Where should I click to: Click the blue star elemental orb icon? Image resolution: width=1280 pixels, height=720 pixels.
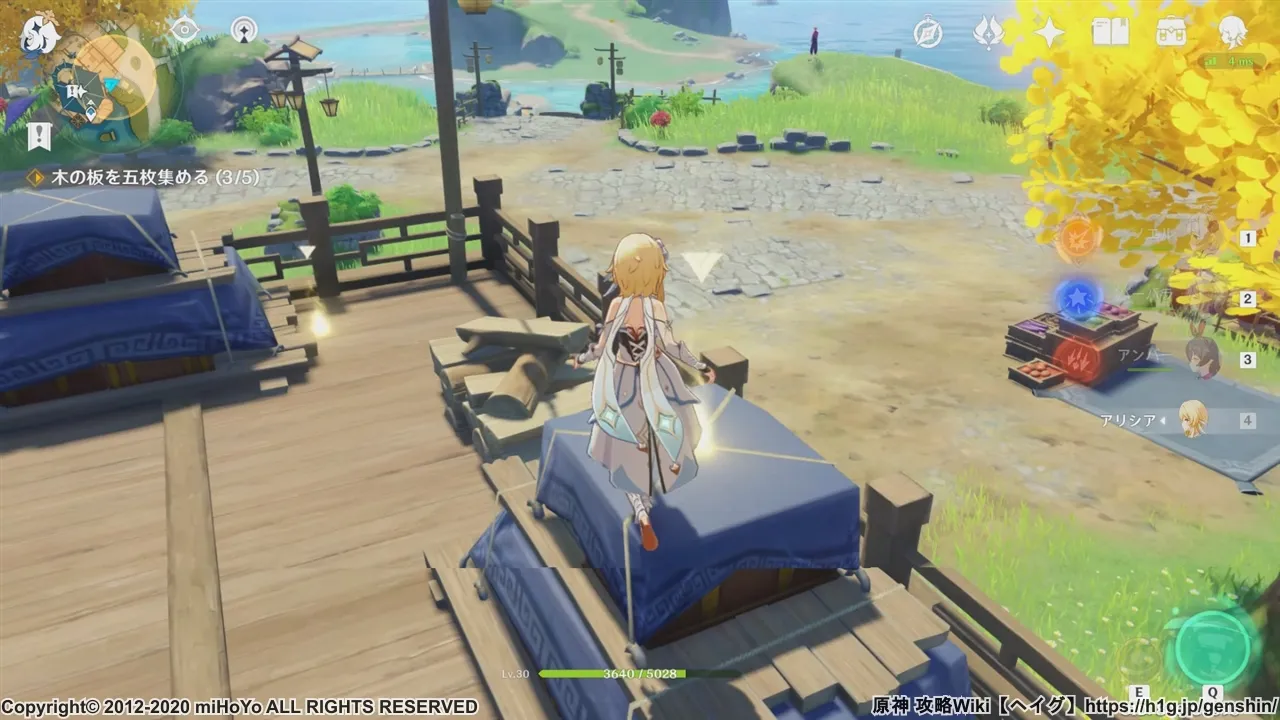[x=1078, y=297]
